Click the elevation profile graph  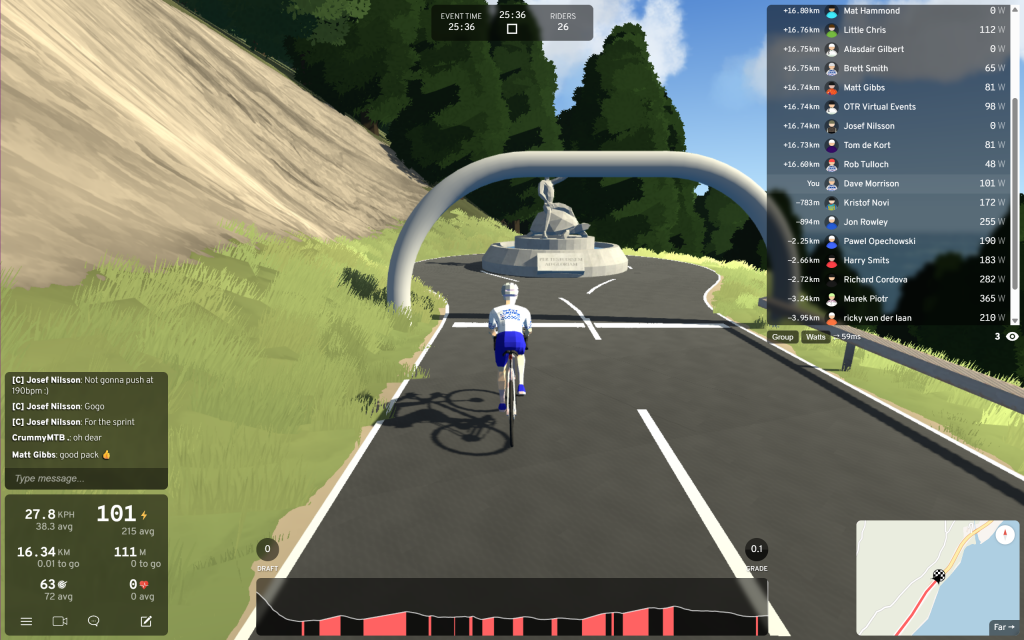point(511,609)
